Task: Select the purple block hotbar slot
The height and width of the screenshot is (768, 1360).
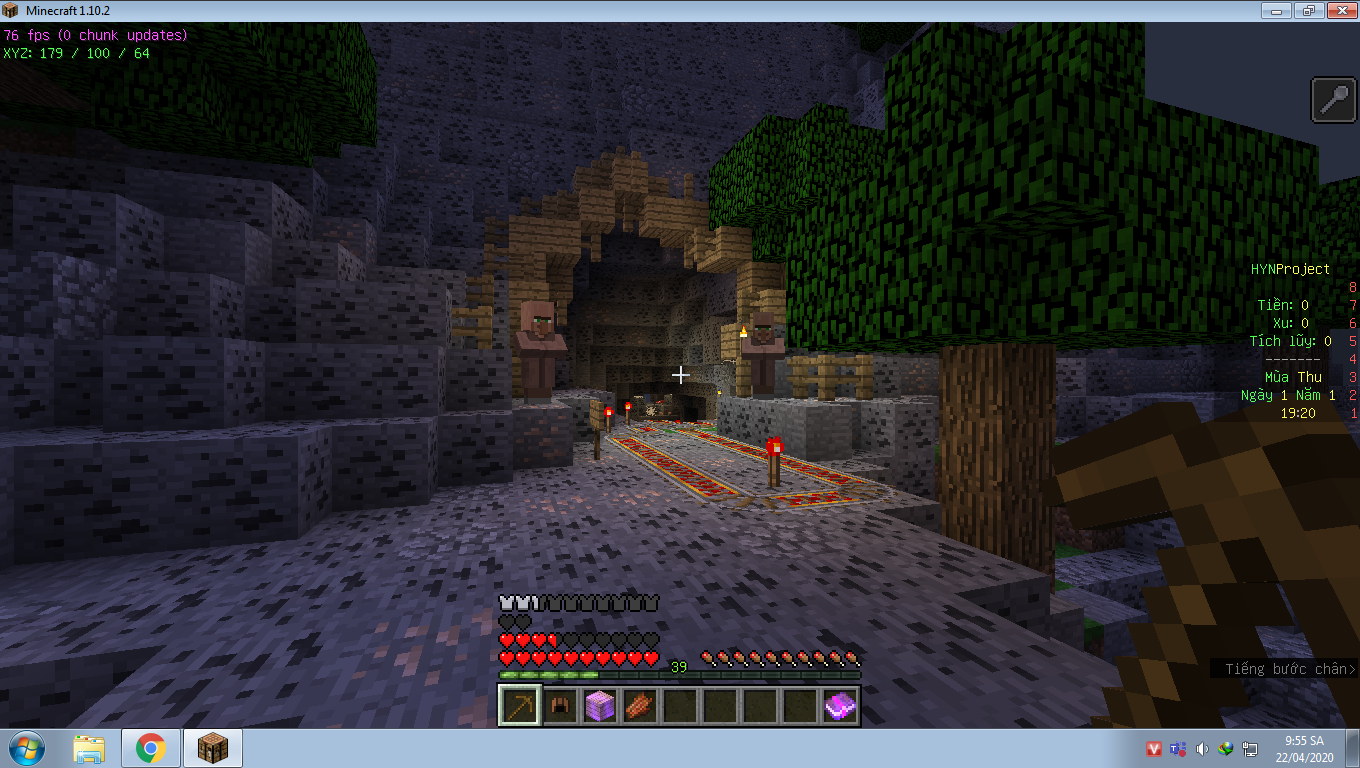Action: 600,706
